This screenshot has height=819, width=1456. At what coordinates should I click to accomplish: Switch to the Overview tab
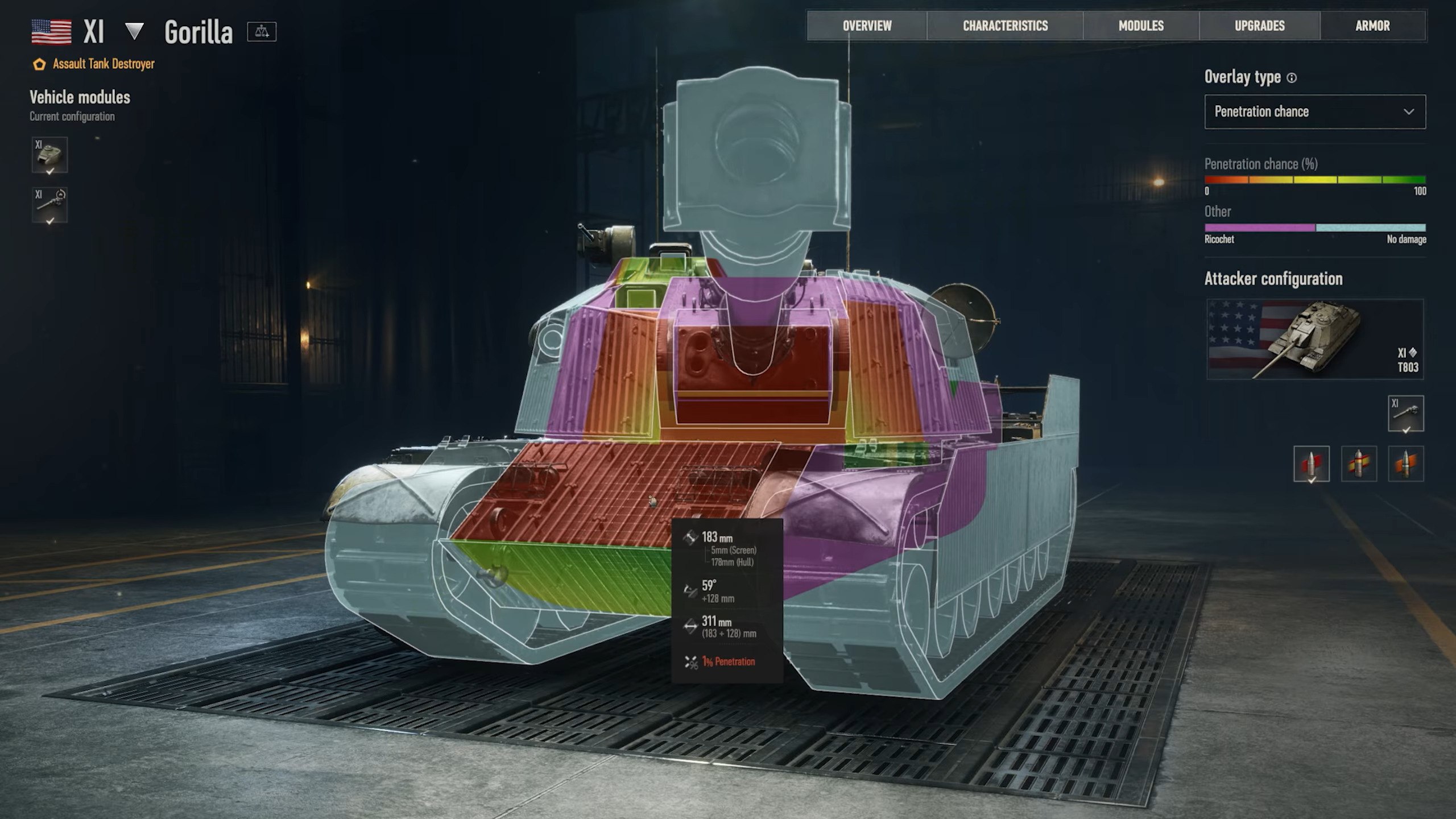pyautogui.click(x=867, y=26)
